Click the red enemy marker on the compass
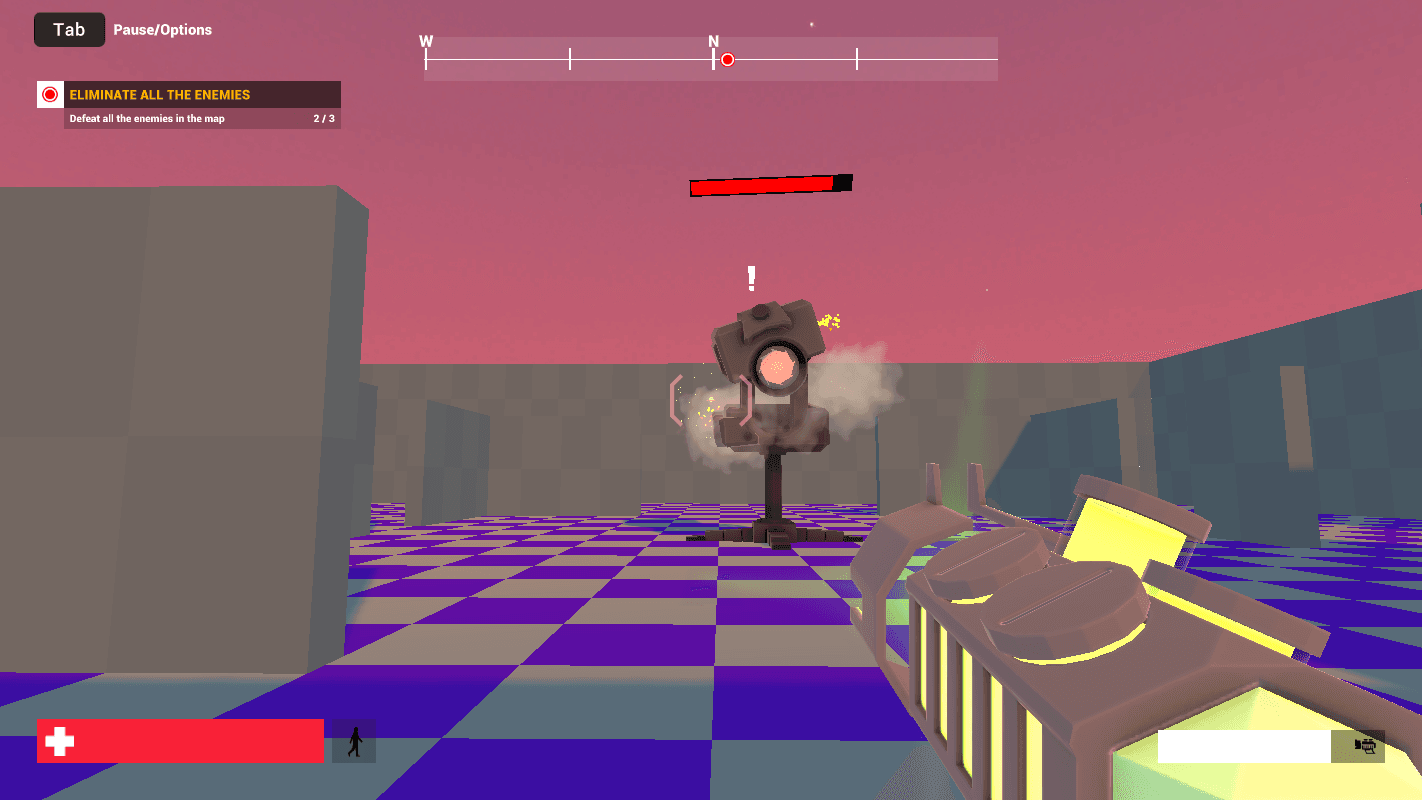 click(x=728, y=60)
